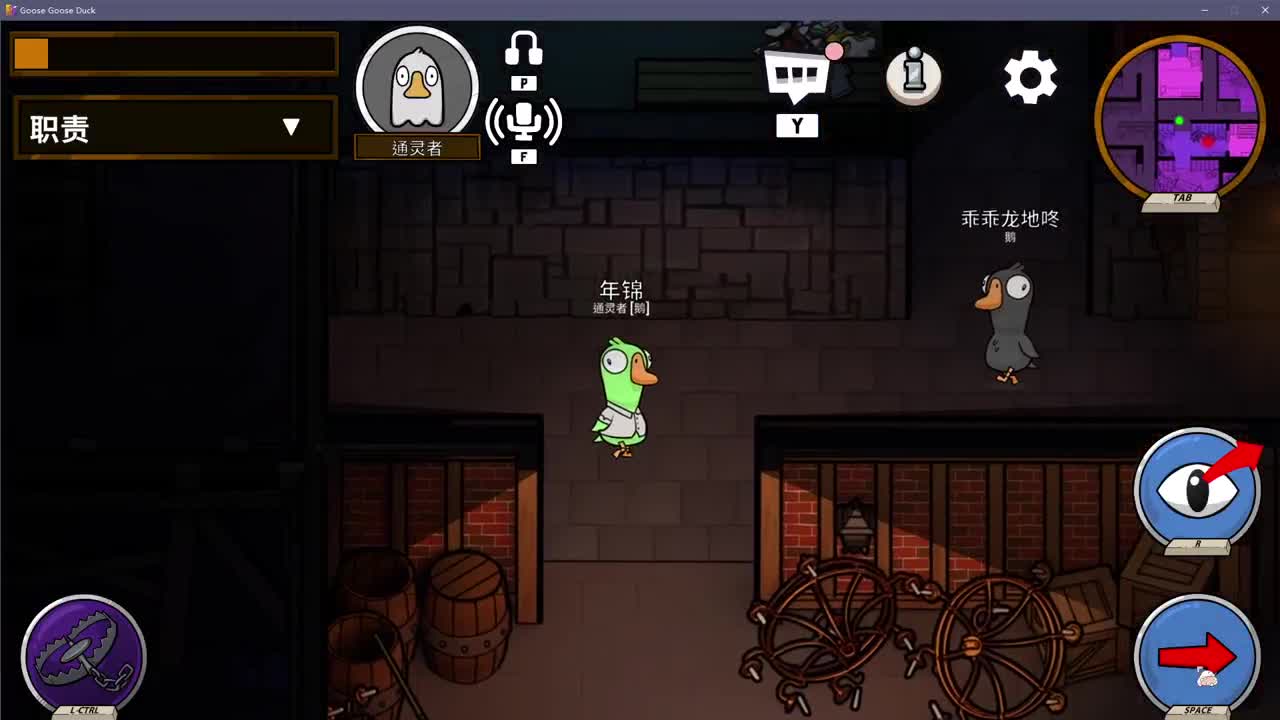Screen dimensions: 1280x720
Task: Open the game settings gear
Action: coord(1030,75)
